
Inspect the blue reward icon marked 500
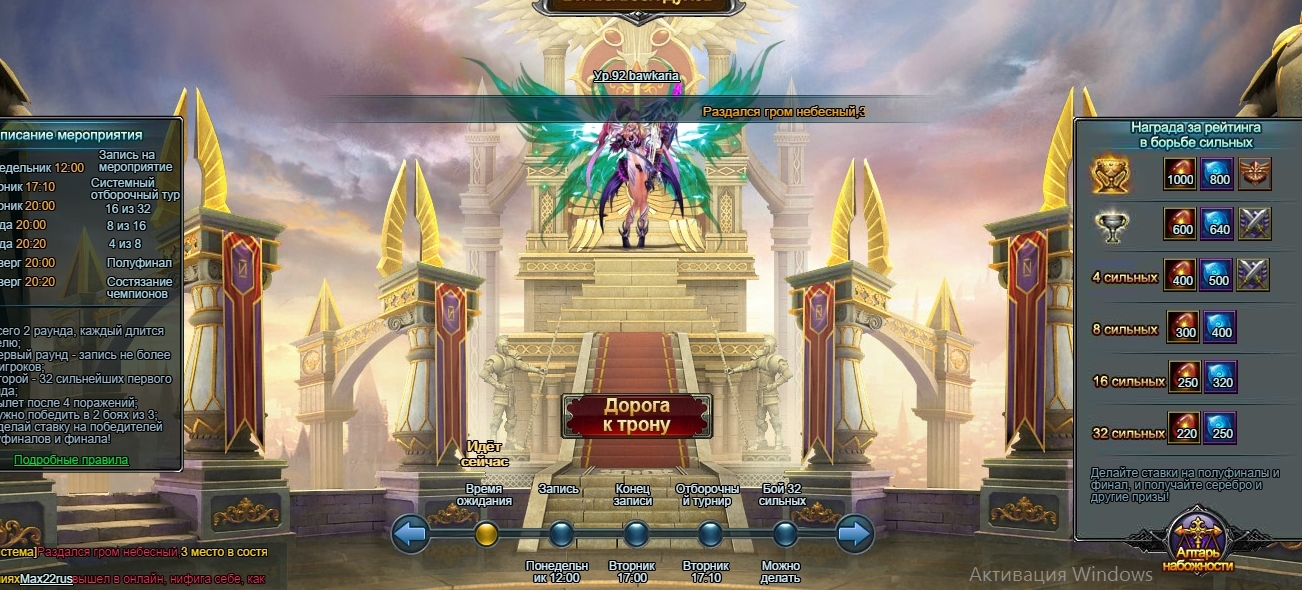(x=1216, y=274)
